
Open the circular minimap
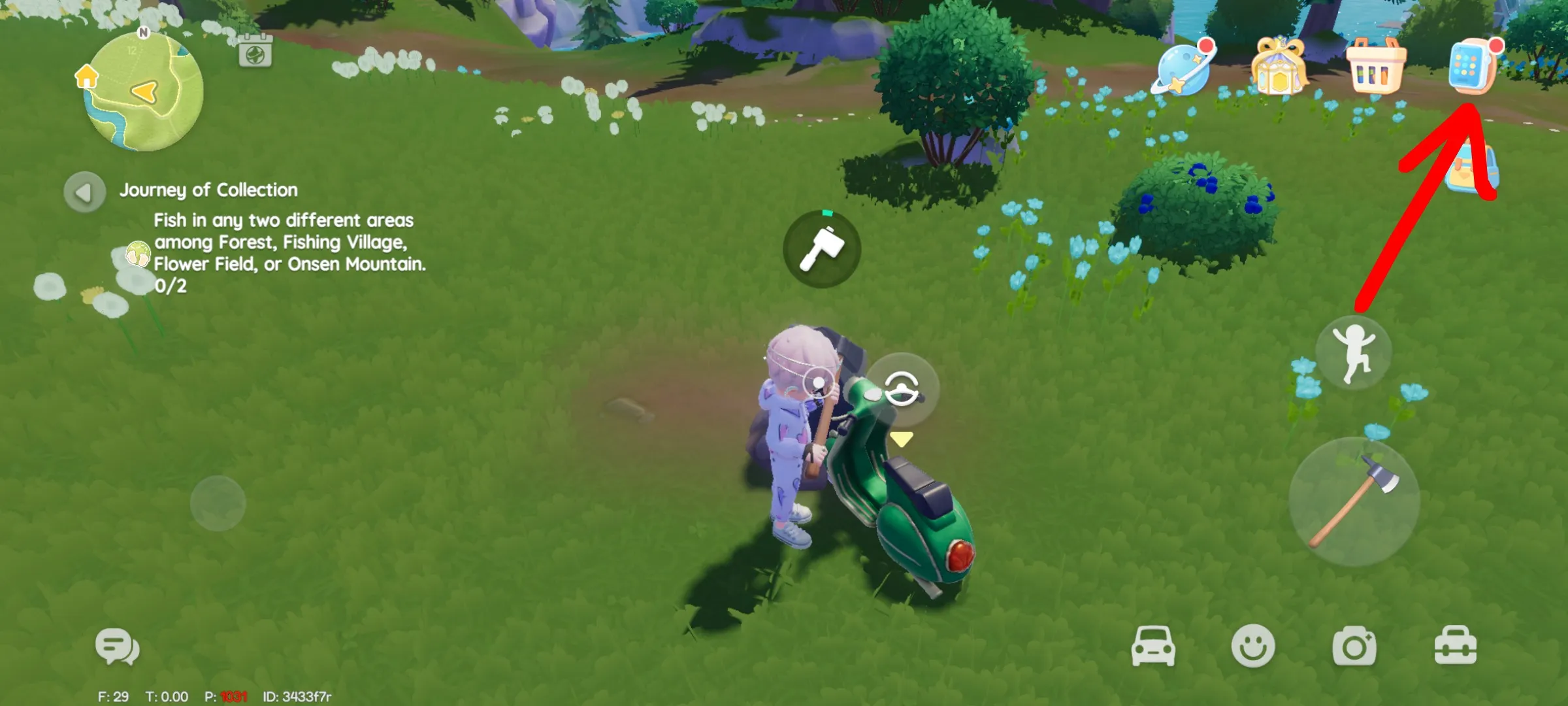pos(144,92)
